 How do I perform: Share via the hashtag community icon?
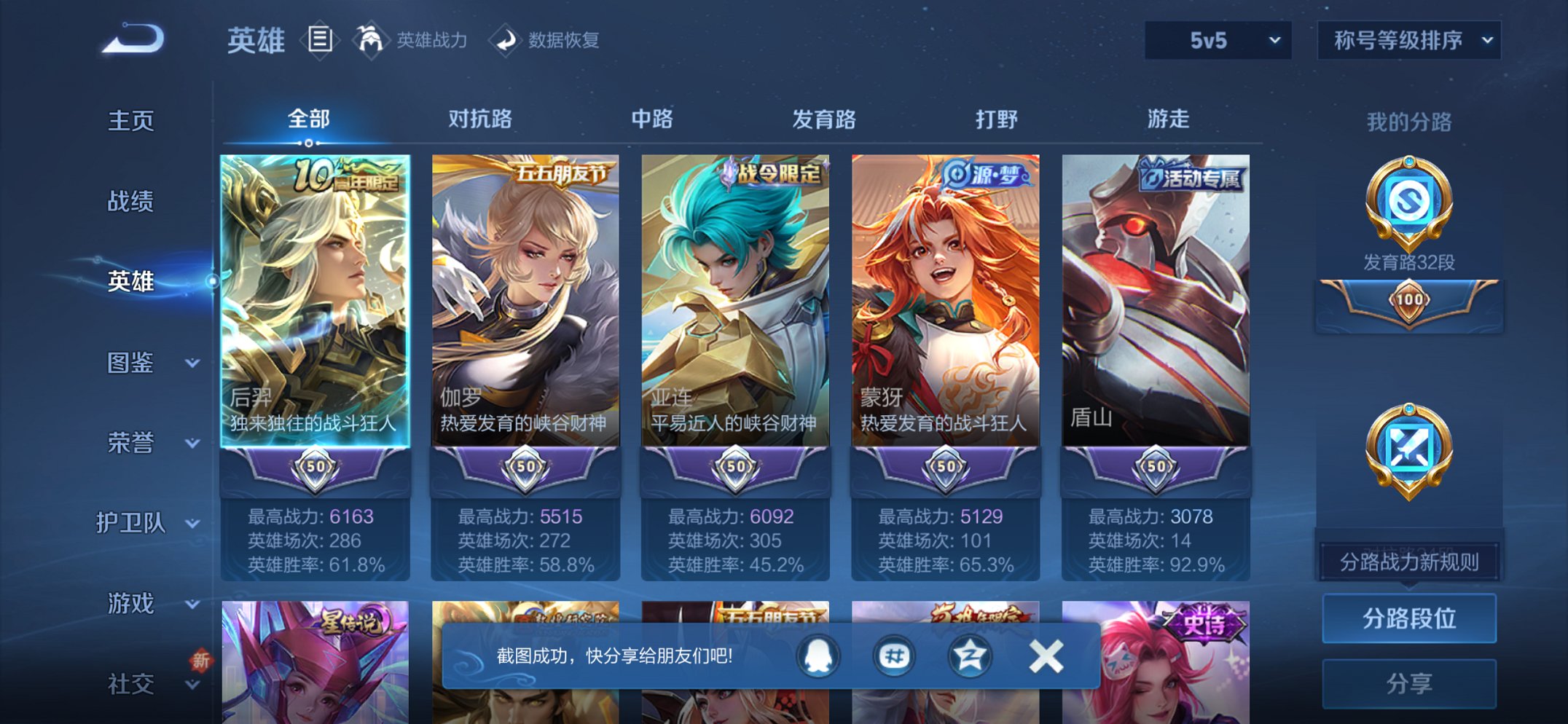point(895,656)
